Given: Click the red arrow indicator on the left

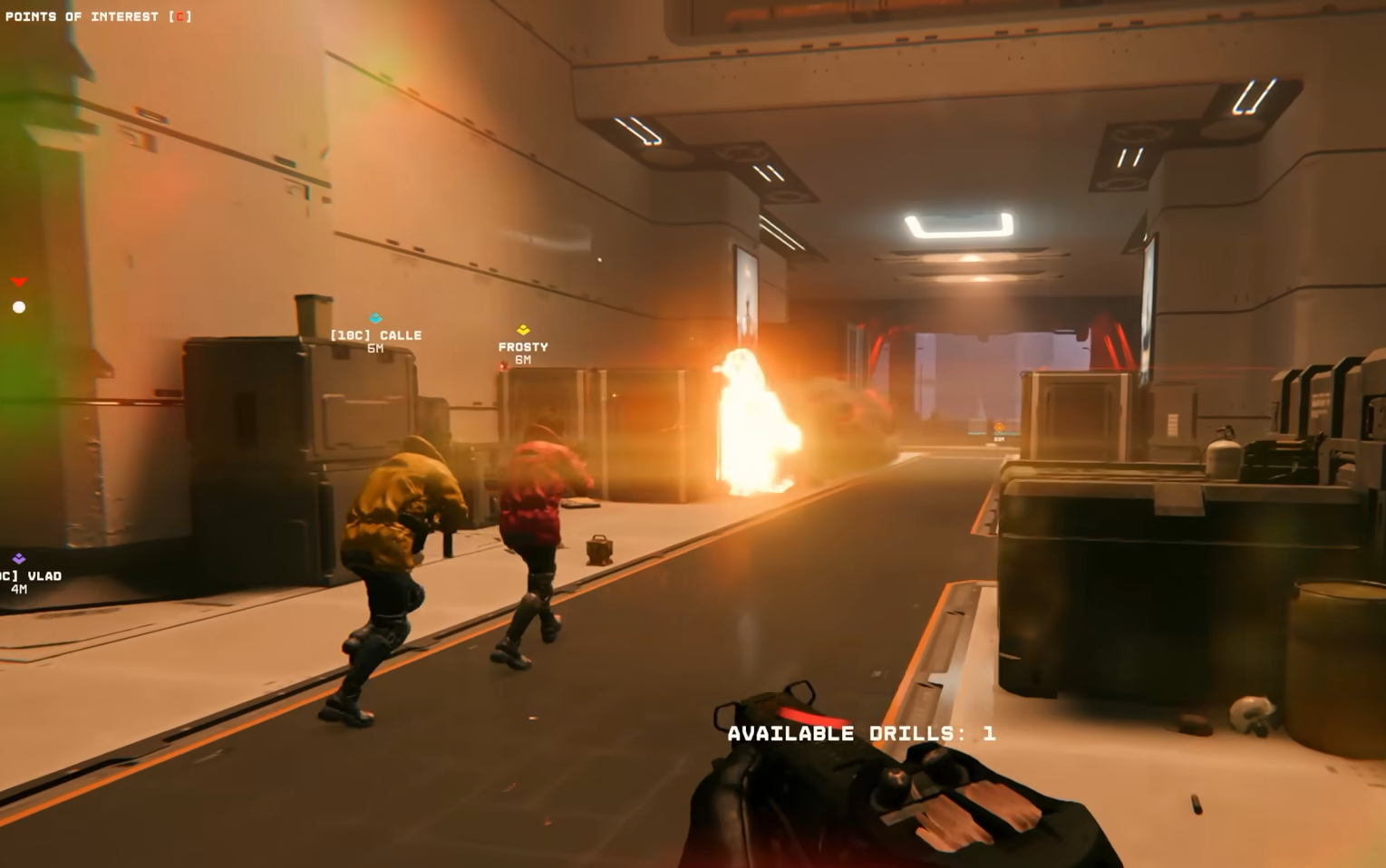Looking at the screenshot, I should (x=18, y=281).
